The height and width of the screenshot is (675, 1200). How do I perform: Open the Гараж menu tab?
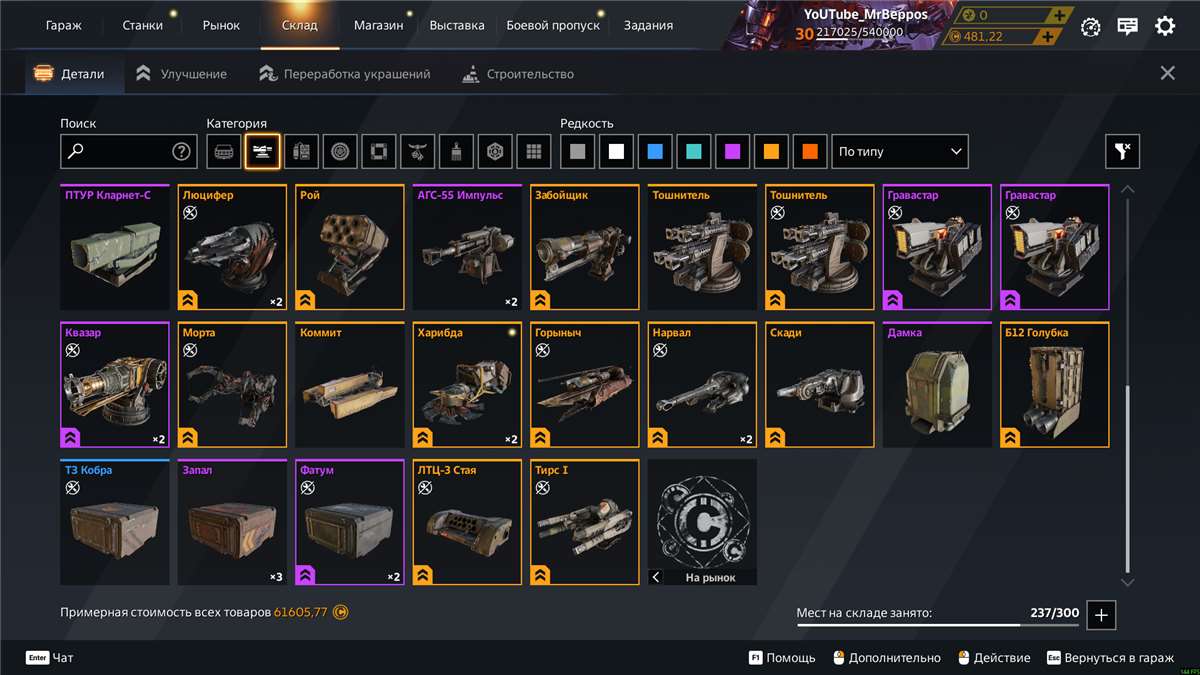click(x=64, y=25)
